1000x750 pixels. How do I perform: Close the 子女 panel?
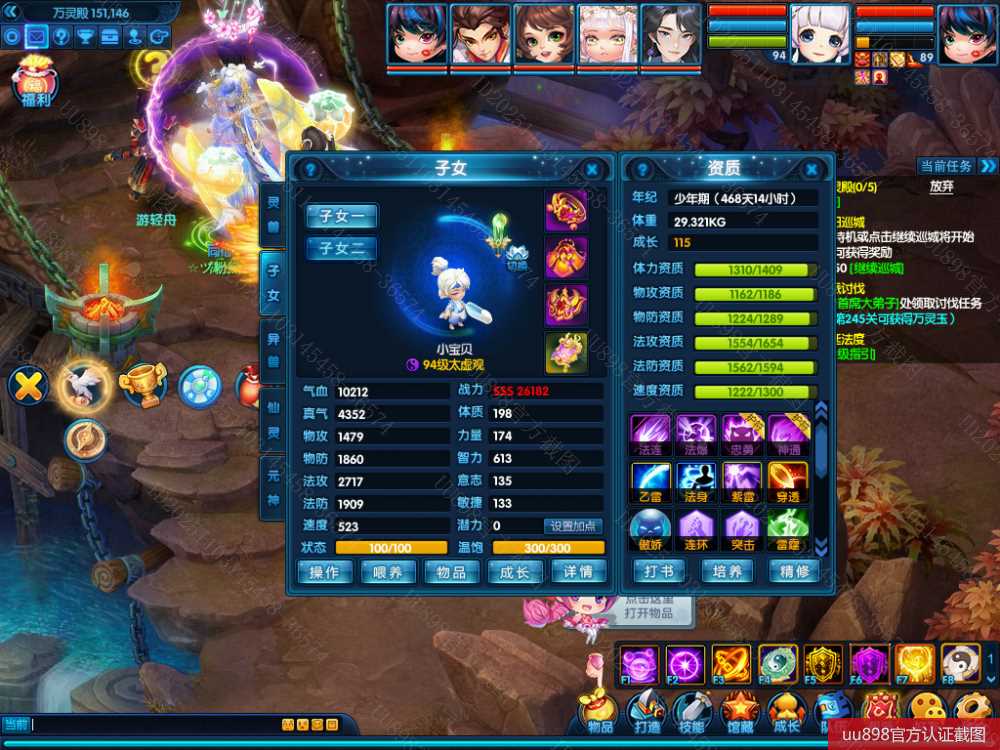592,170
